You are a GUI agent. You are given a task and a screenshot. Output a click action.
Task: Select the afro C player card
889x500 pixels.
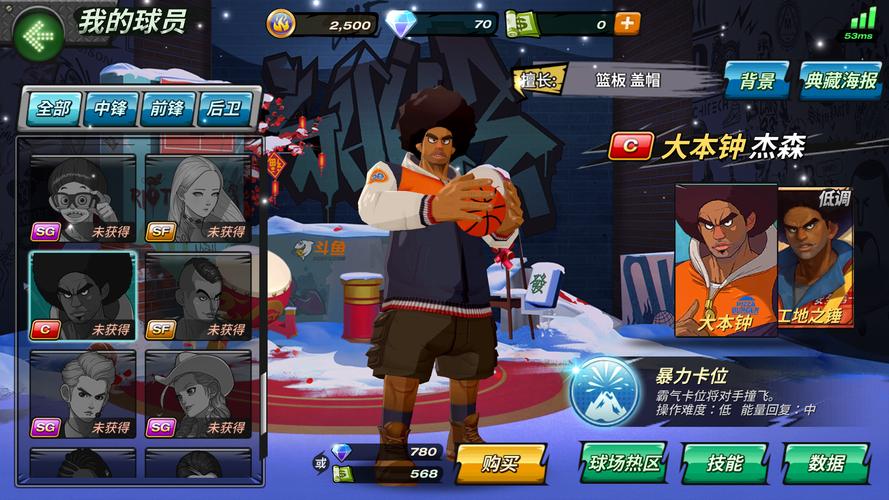83,296
